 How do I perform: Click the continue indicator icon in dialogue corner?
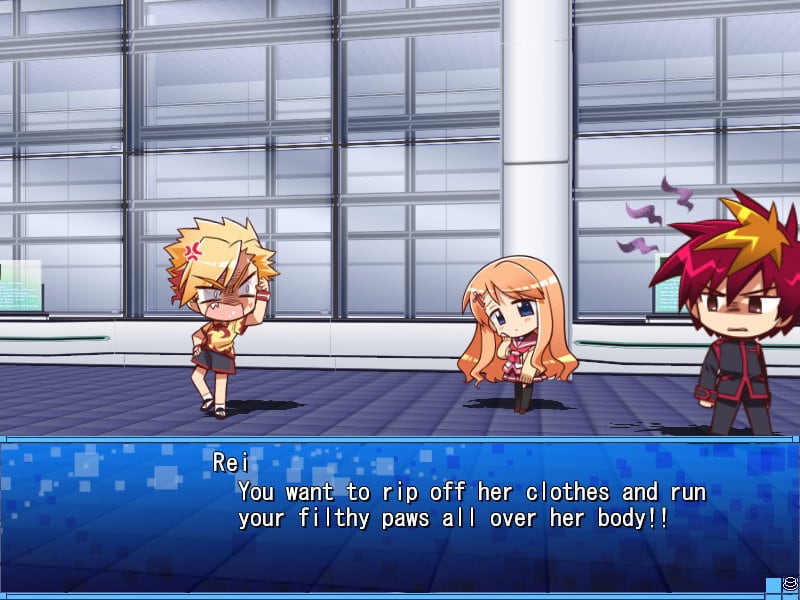point(790,581)
